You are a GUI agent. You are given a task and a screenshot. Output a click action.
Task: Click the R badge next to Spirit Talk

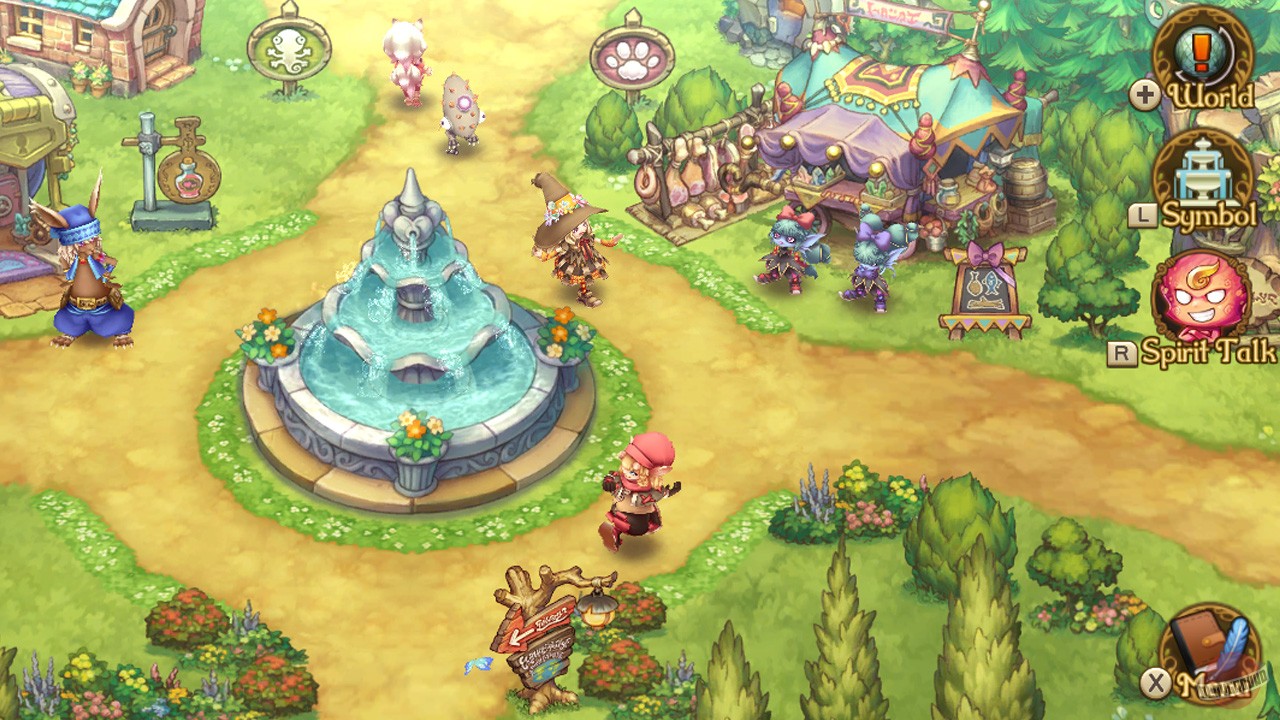coord(1124,352)
